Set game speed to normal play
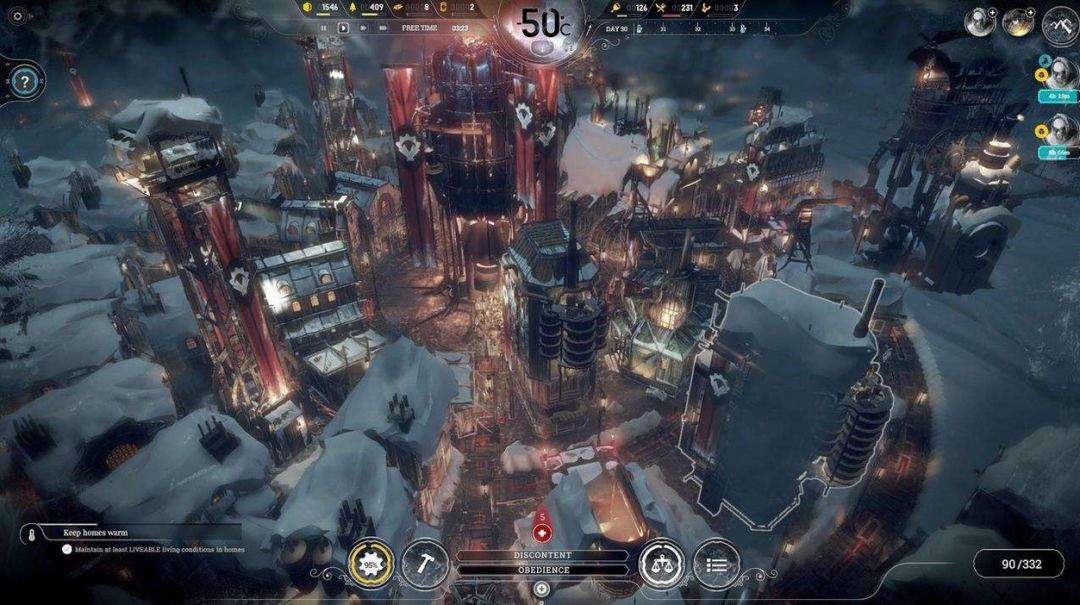 [343, 28]
